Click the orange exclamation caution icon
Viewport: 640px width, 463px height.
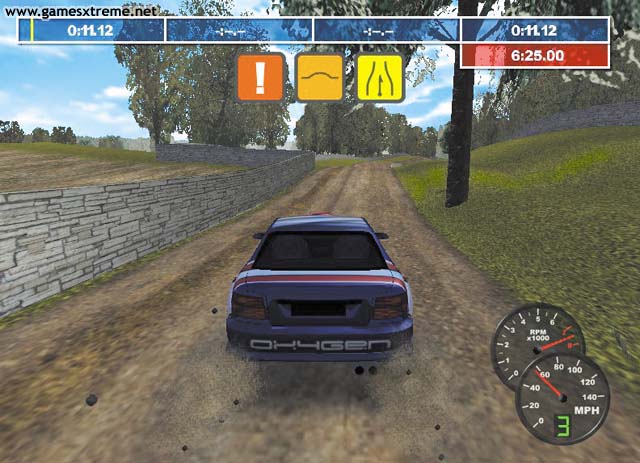pos(260,77)
